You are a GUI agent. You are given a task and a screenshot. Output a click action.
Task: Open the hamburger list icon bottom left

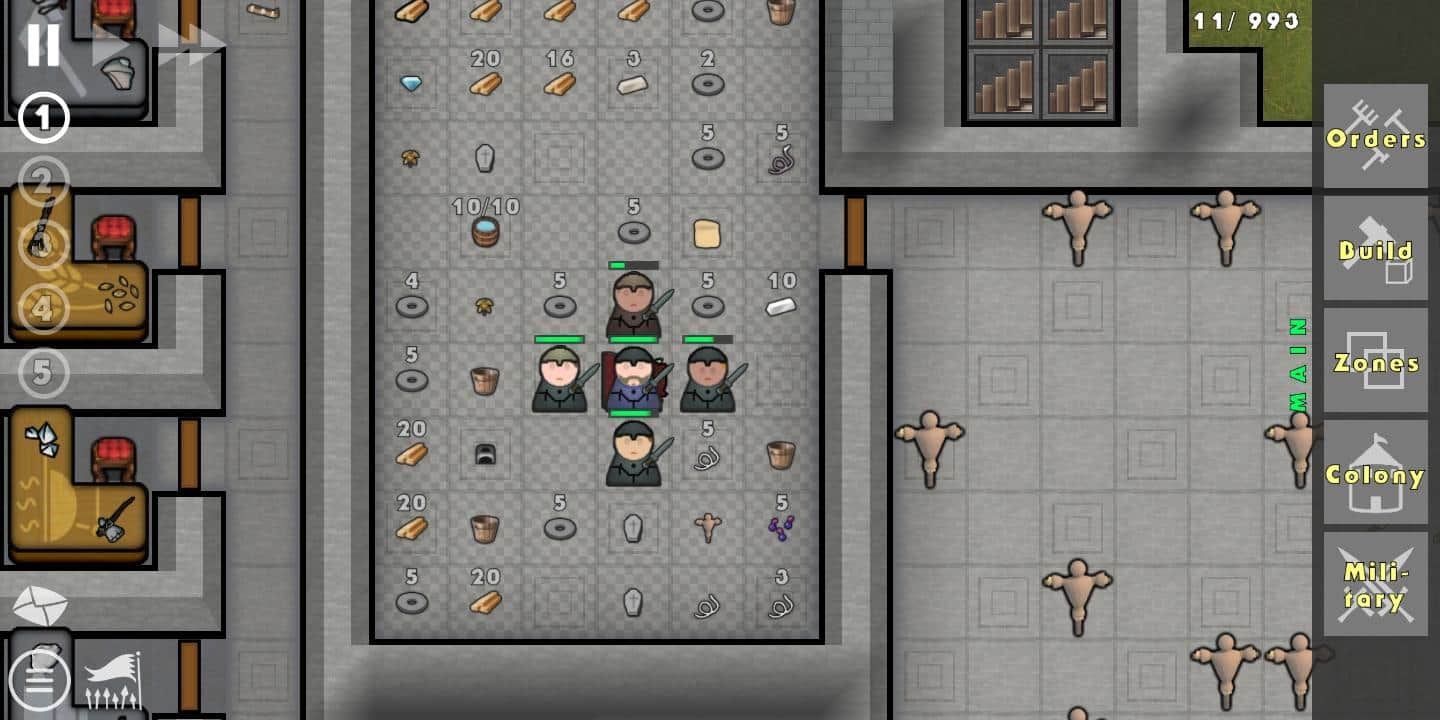point(42,682)
